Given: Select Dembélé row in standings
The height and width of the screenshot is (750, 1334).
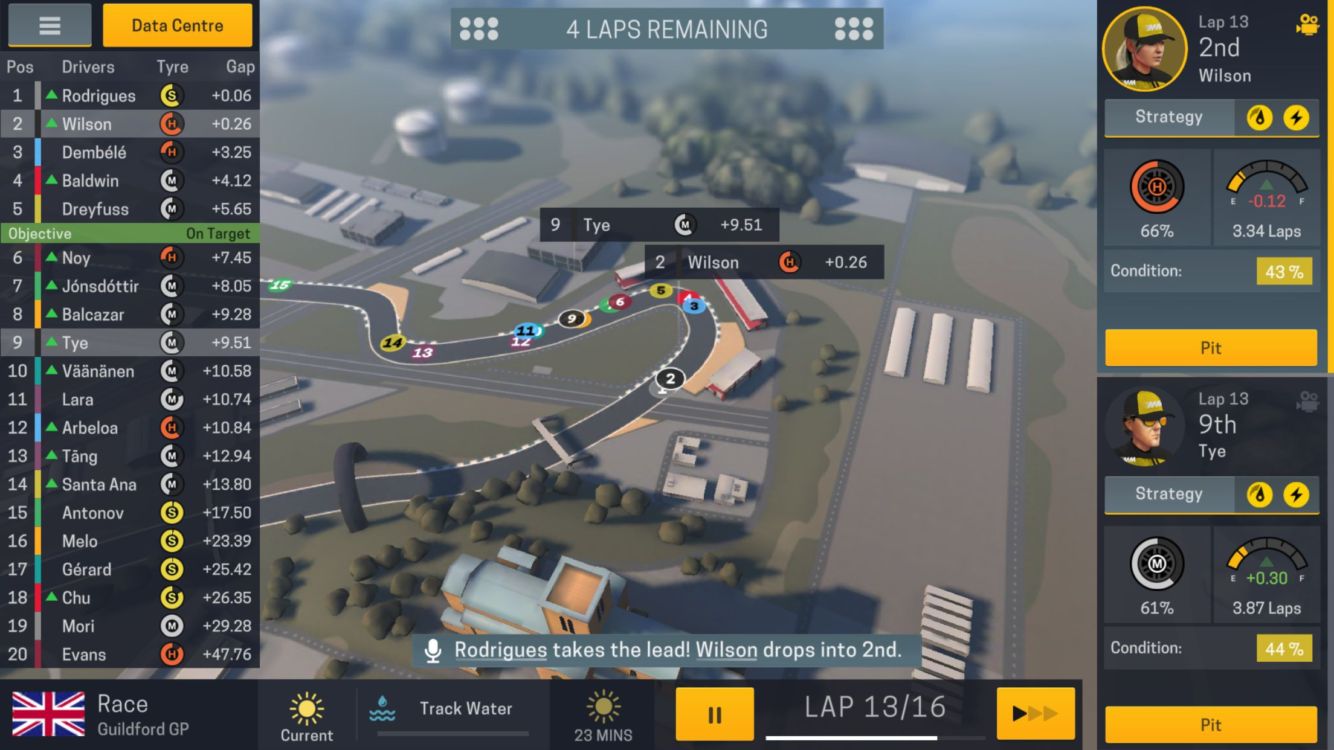Looking at the screenshot, I should (129, 153).
